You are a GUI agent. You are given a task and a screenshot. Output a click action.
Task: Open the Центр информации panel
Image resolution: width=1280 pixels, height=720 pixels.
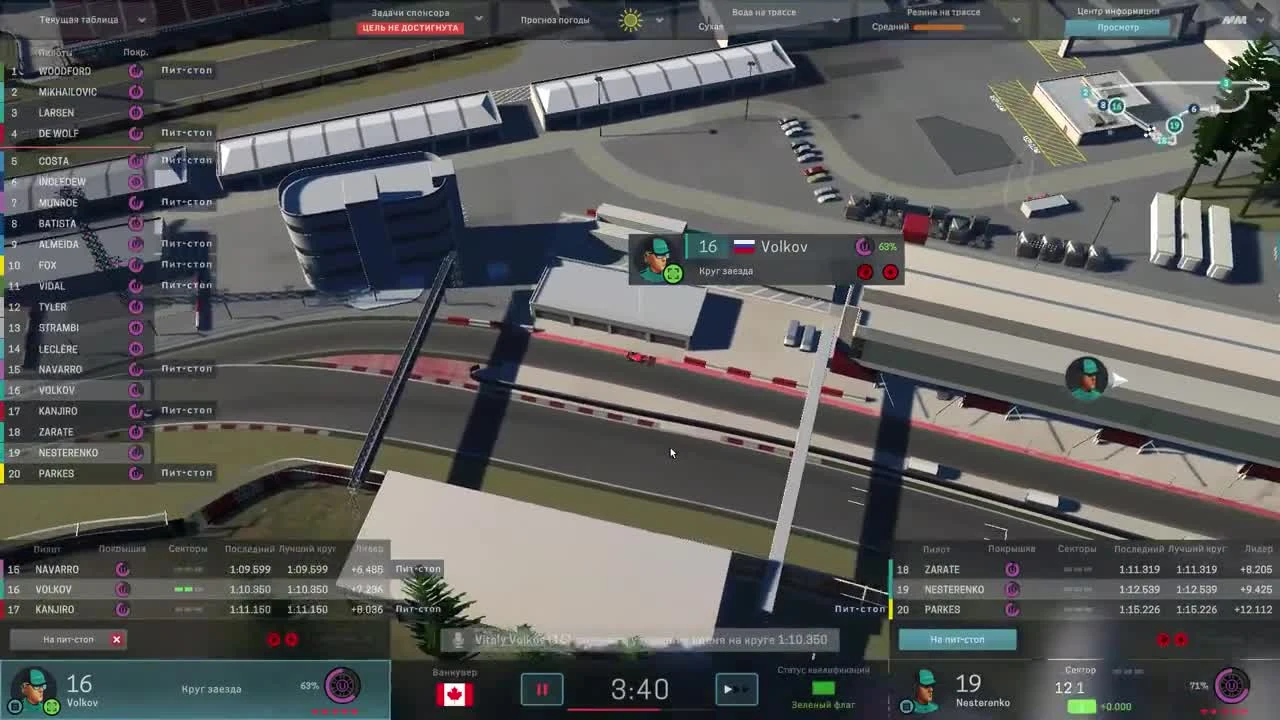click(x=1119, y=11)
